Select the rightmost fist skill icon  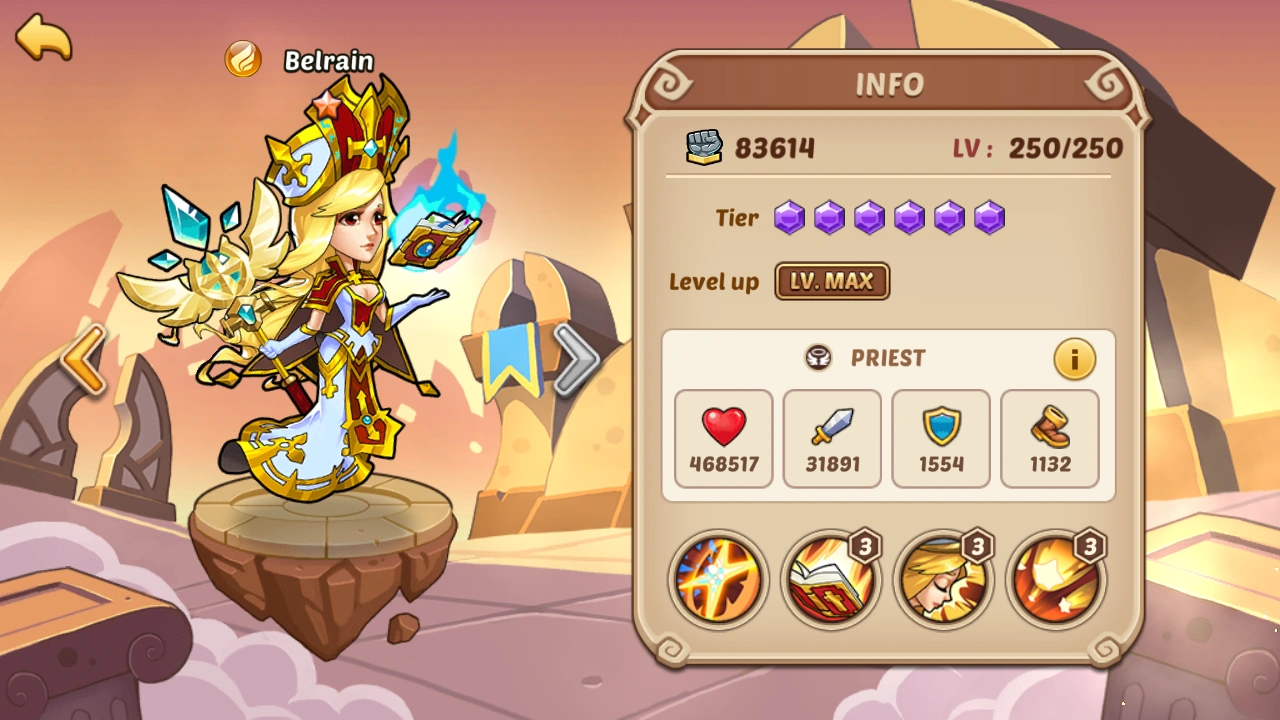point(1055,581)
